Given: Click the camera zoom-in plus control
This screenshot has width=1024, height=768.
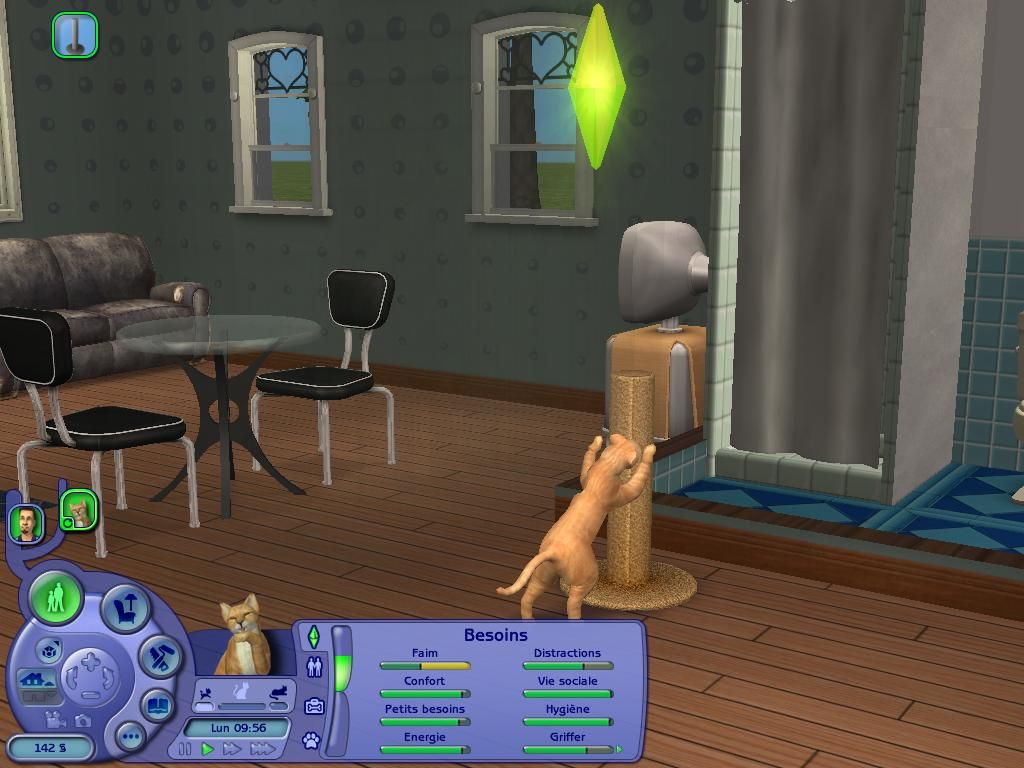Looking at the screenshot, I should (x=91, y=660).
